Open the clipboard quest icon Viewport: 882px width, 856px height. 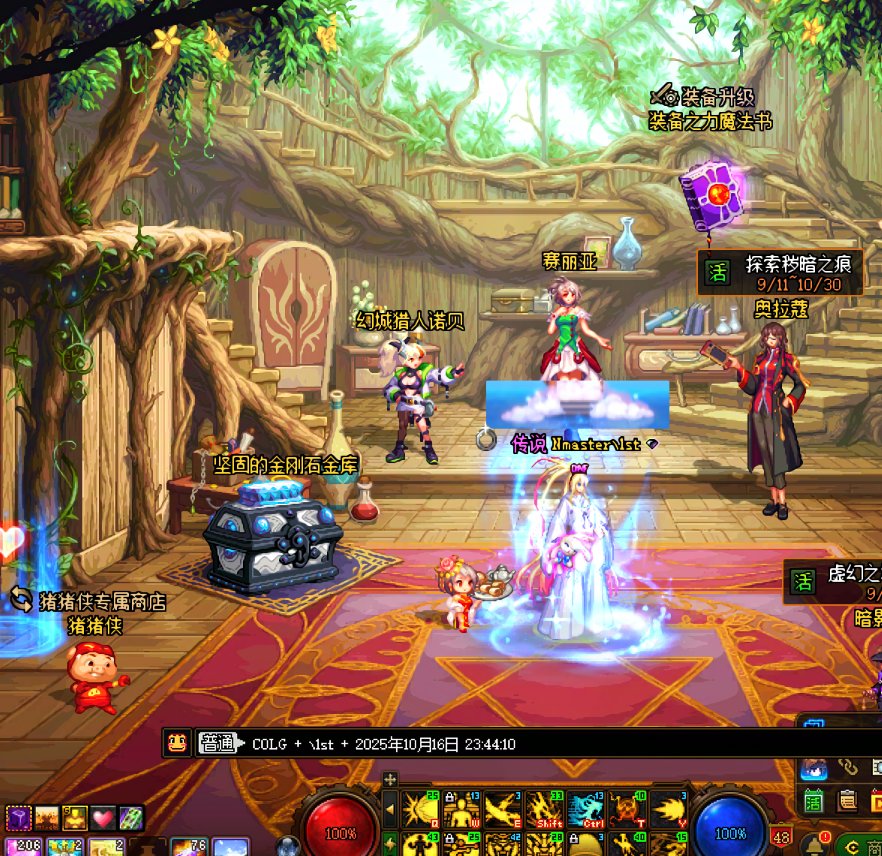coord(847,799)
